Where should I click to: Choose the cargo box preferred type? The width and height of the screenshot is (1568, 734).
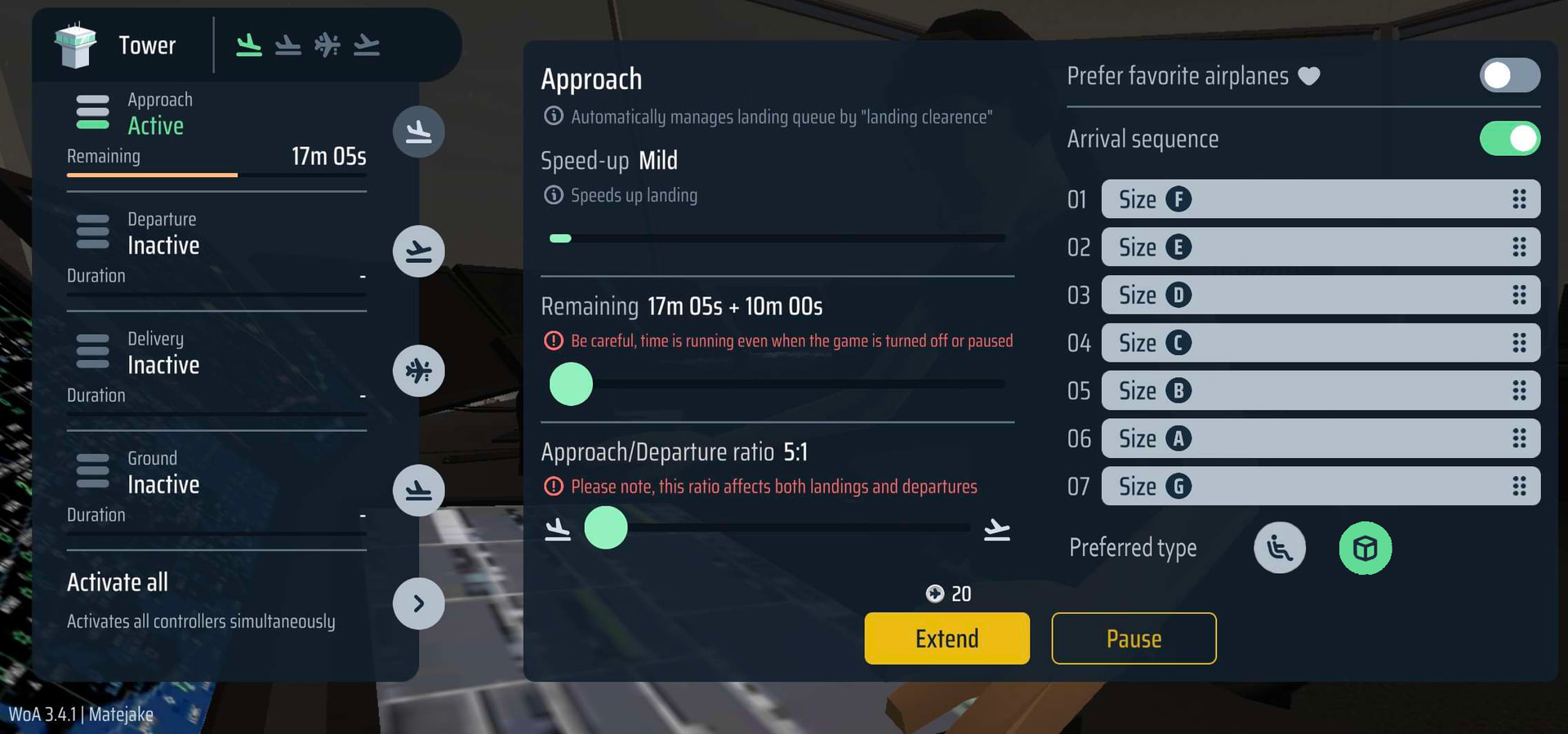click(1365, 548)
